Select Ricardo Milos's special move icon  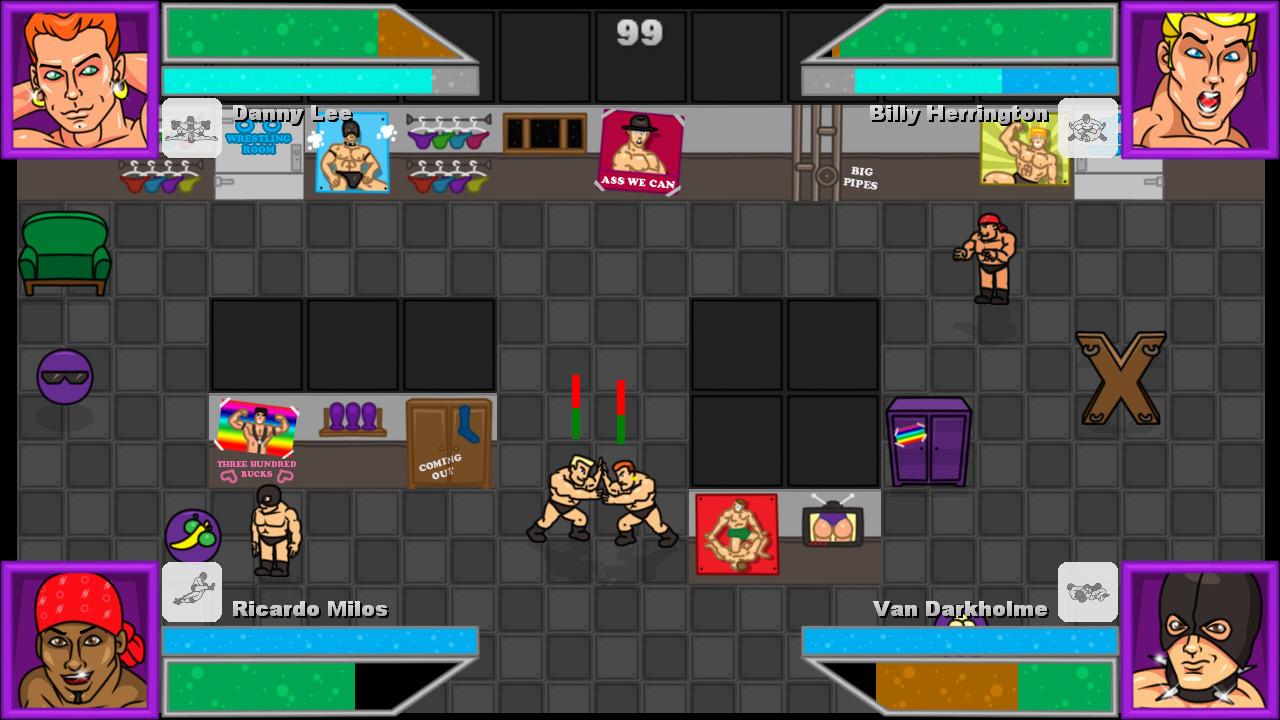(192, 592)
